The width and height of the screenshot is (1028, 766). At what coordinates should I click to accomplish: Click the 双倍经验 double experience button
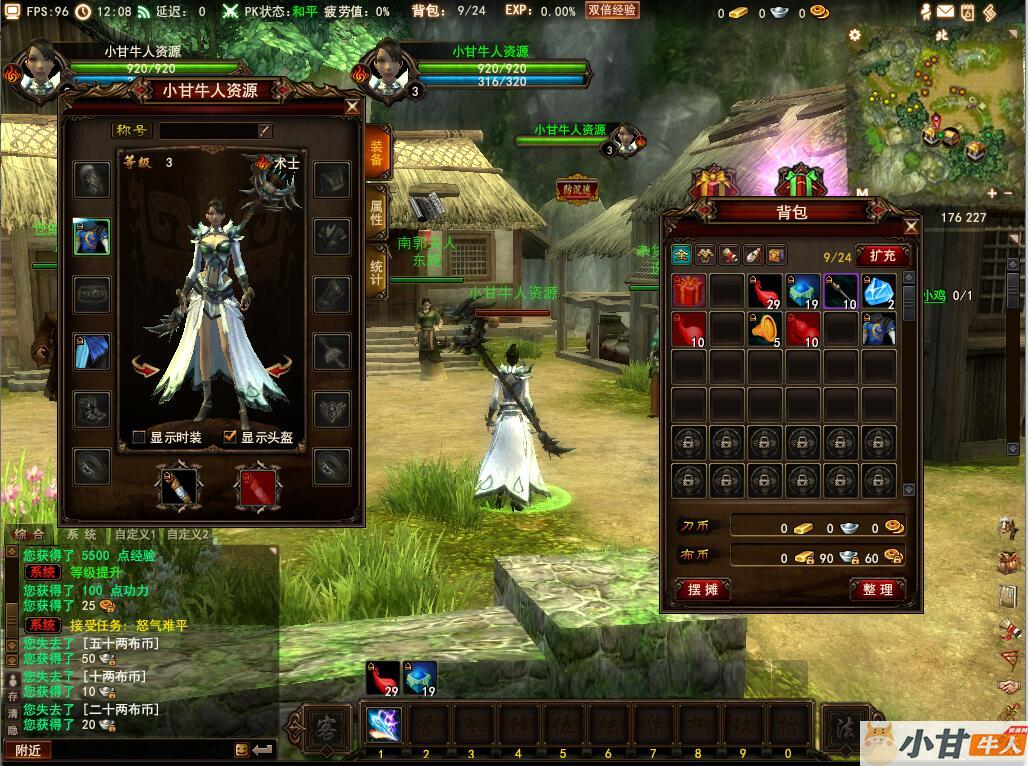click(x=612, y=11)
